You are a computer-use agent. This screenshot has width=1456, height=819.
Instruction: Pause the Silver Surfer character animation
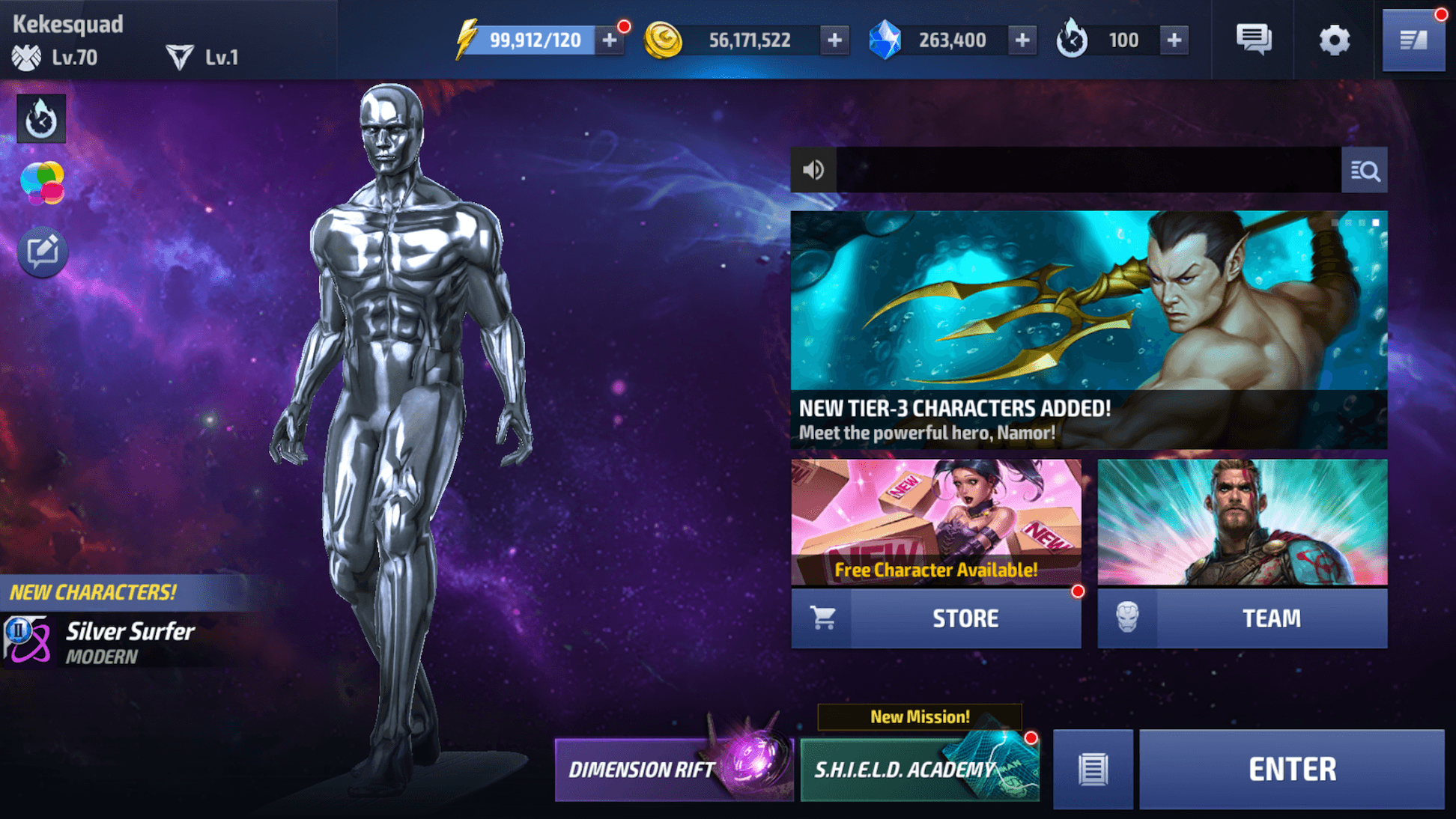tap(19, 631)
